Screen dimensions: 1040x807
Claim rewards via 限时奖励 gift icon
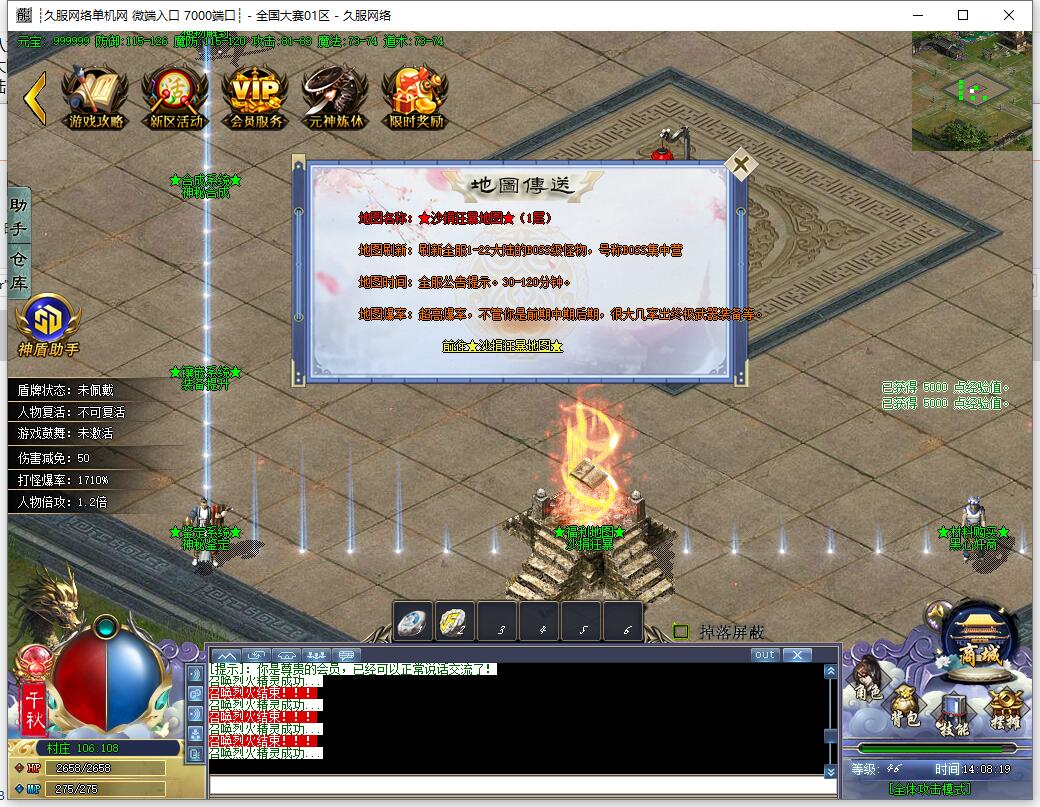415,98
